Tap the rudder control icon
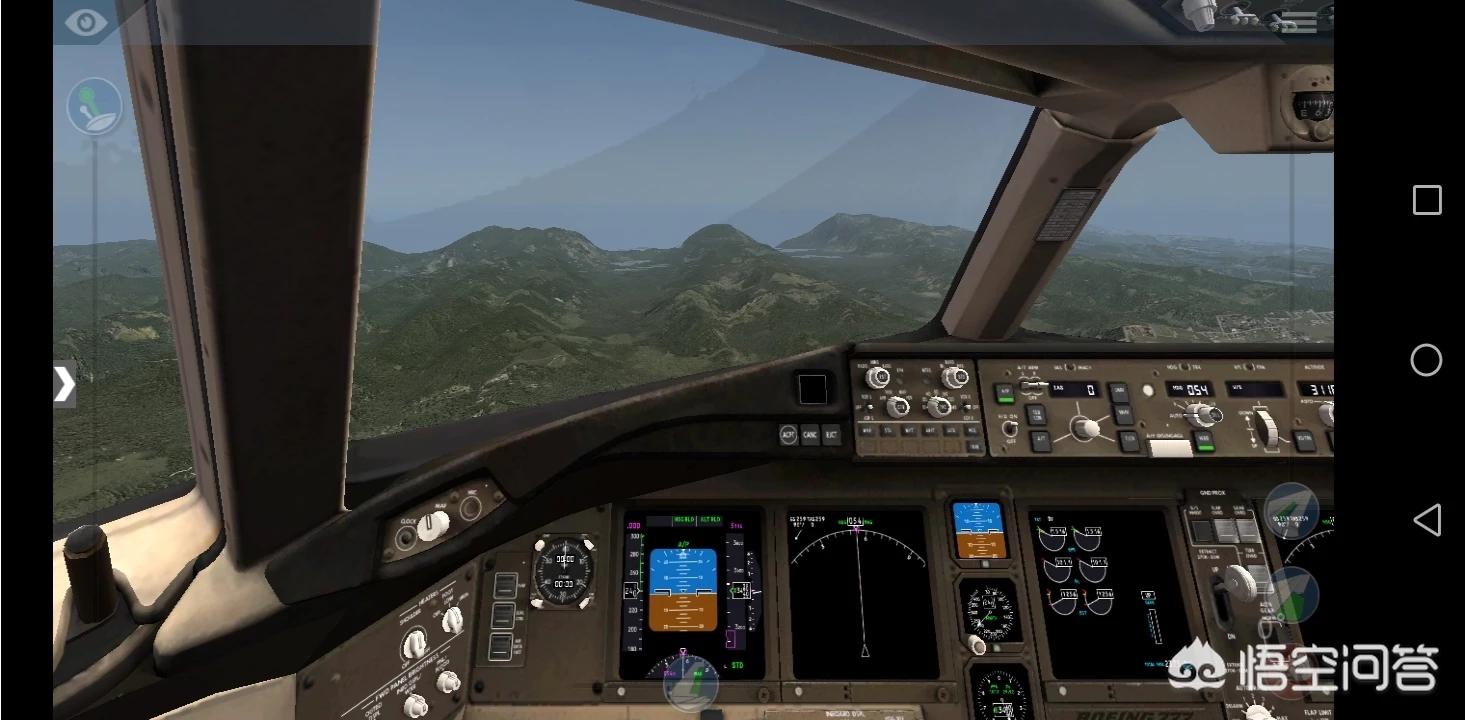Viewport: 1465px width, 720px height. (691, 683)
